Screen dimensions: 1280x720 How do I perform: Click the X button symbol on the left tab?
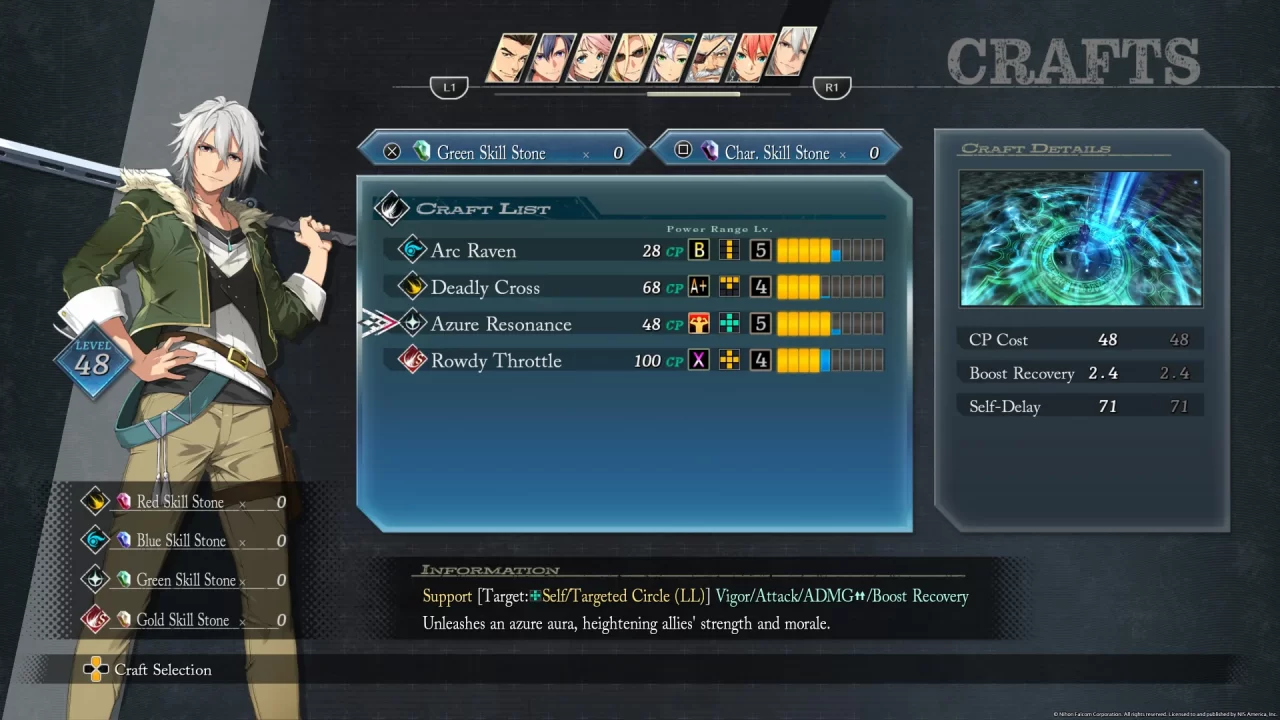392,151
